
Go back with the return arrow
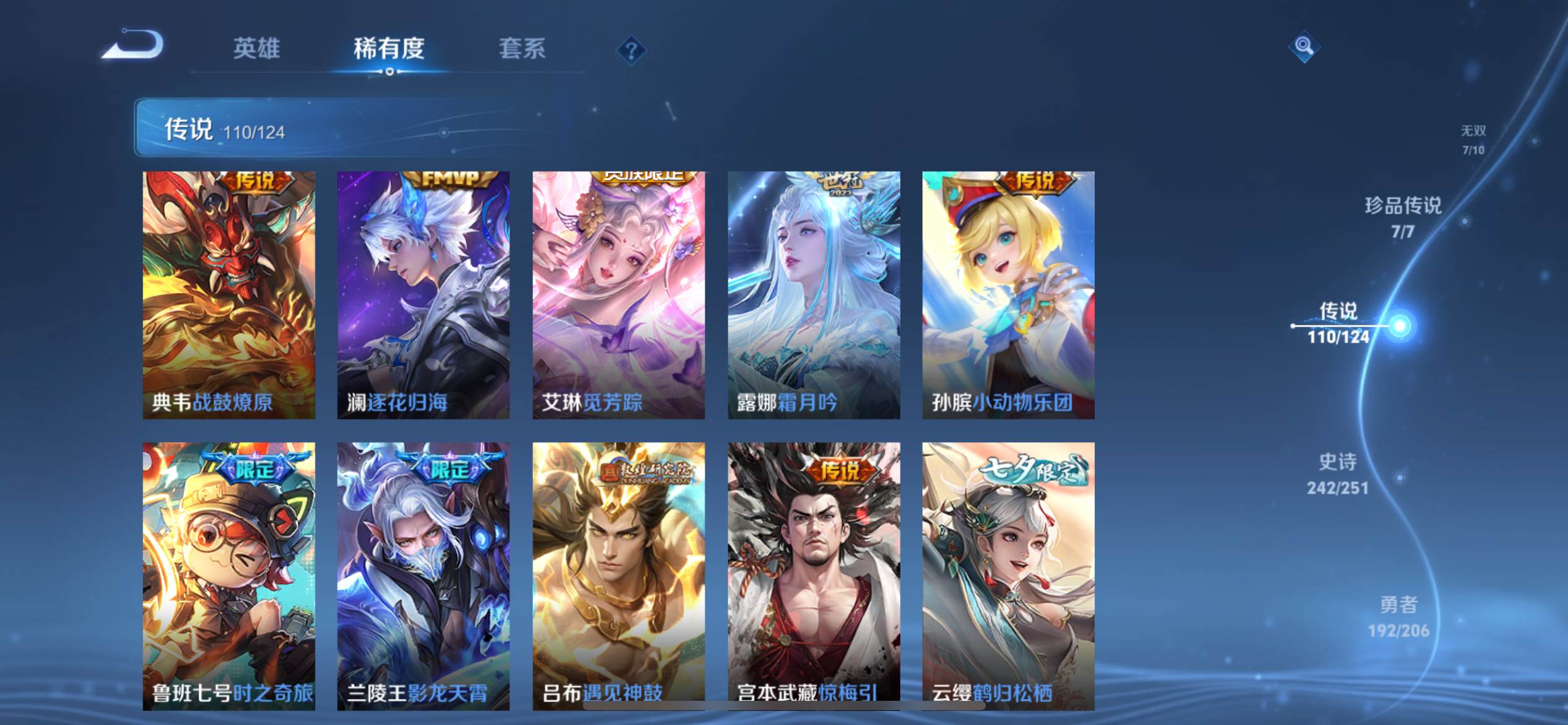click(134, 45)
